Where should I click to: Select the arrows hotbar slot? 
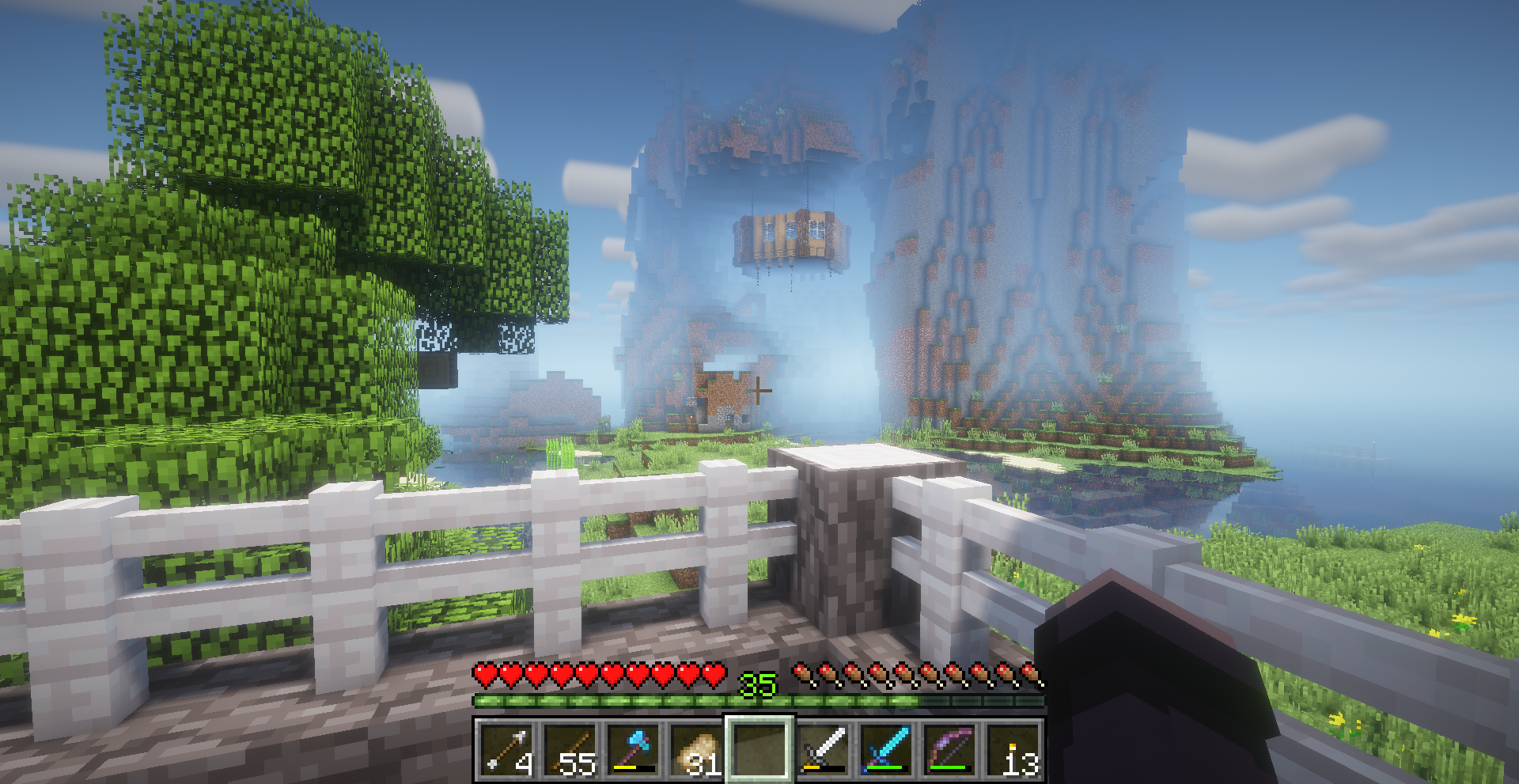click(506, 749)
